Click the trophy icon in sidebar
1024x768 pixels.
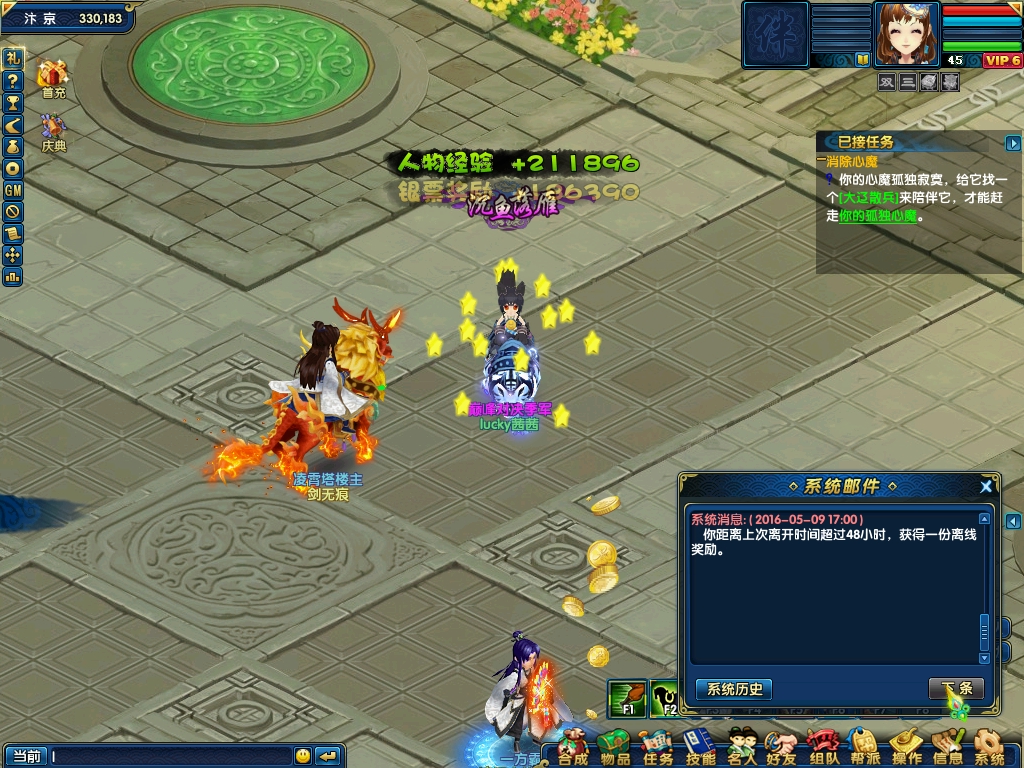click(x=13, y=102)
